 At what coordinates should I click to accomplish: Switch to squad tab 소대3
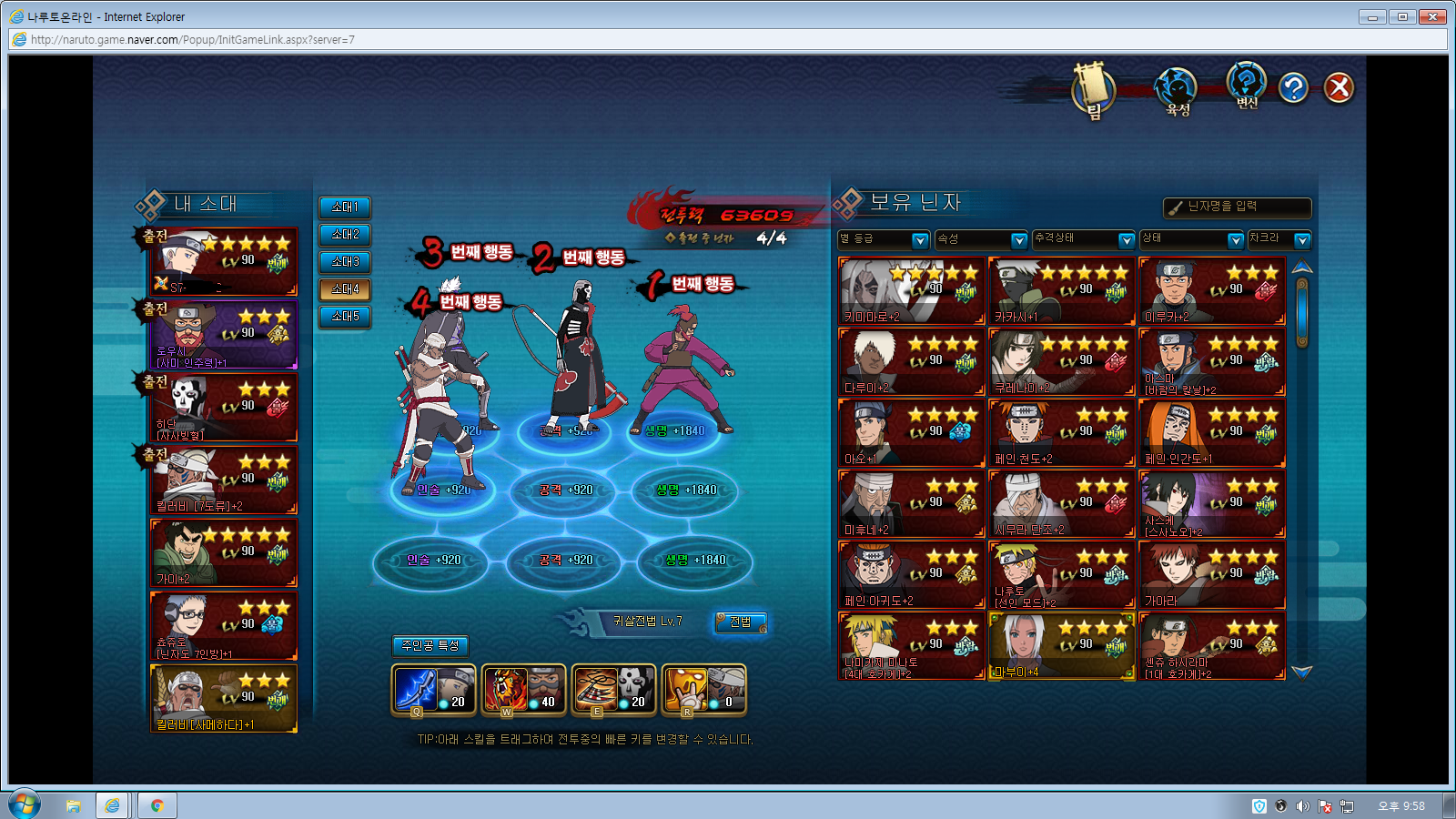coord(345,262)
